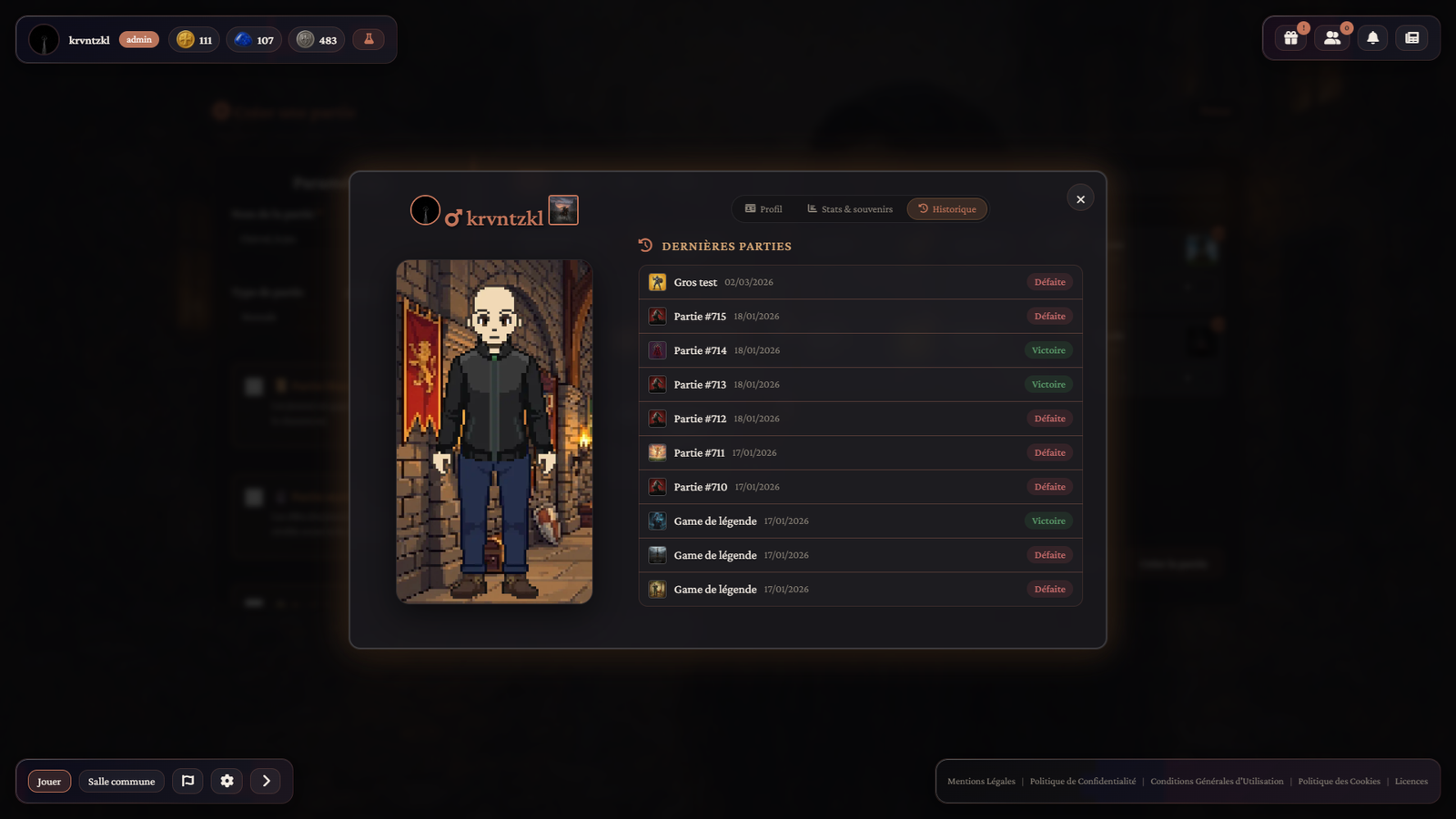
Task: Open the Mentions Légales link
Action: click(x=981, y=782)
